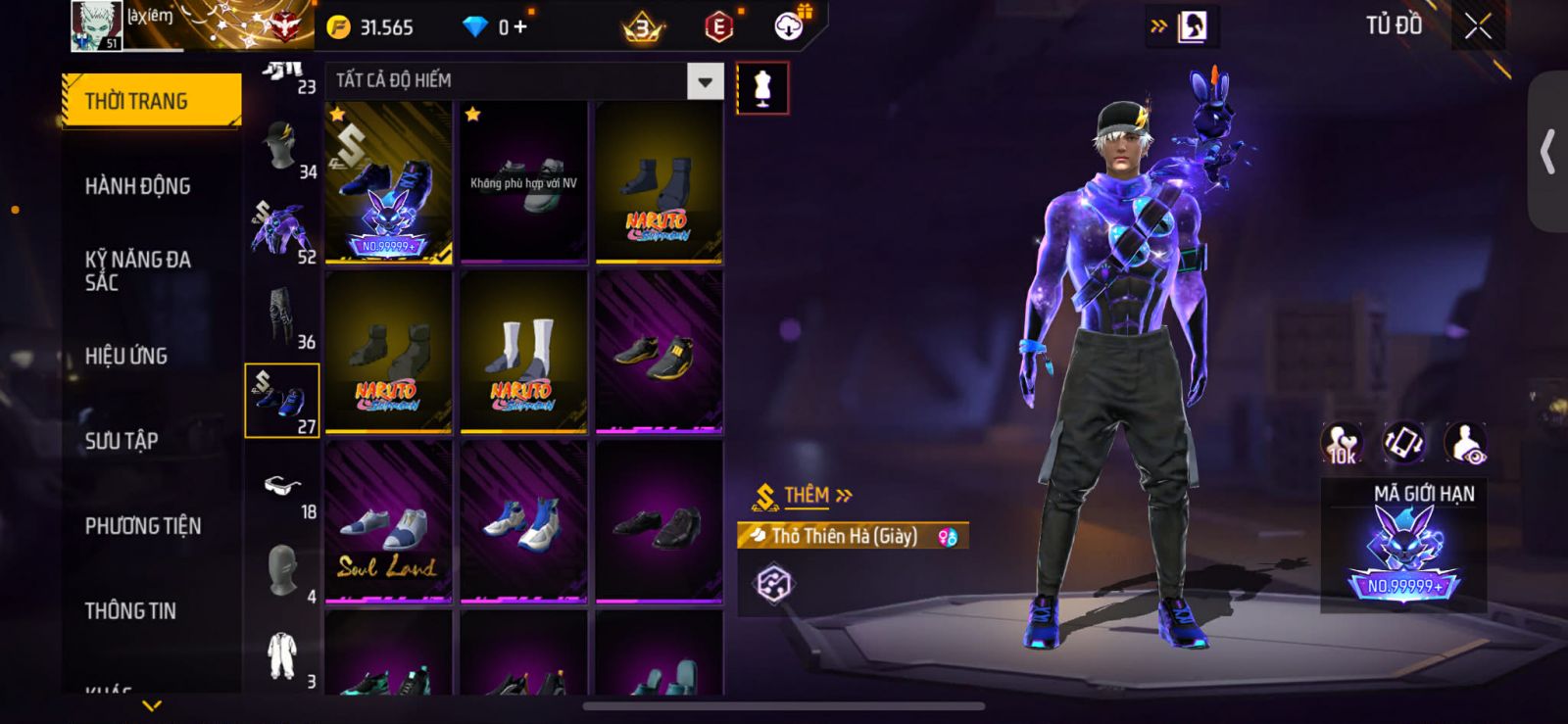
Task: Go to the SƯU TẬP tab
Action: tap(122, 441)
